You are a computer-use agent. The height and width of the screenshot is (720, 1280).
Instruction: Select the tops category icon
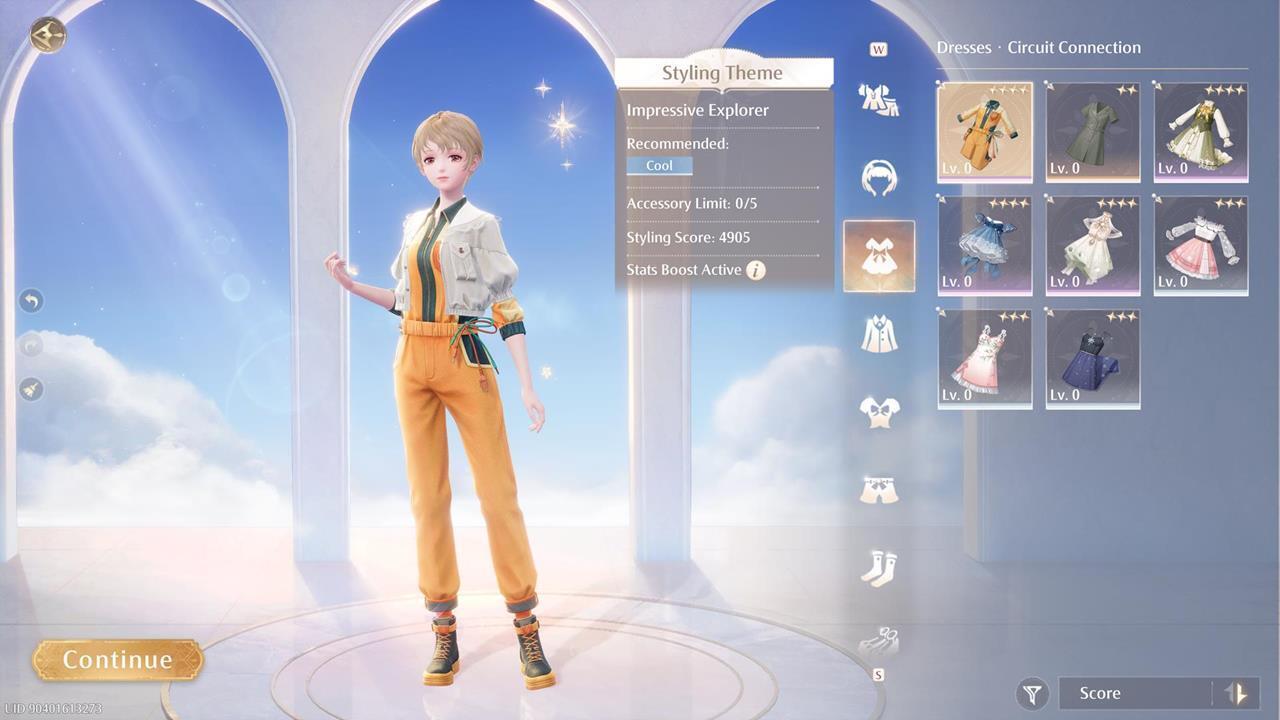[x=879, y=410]
